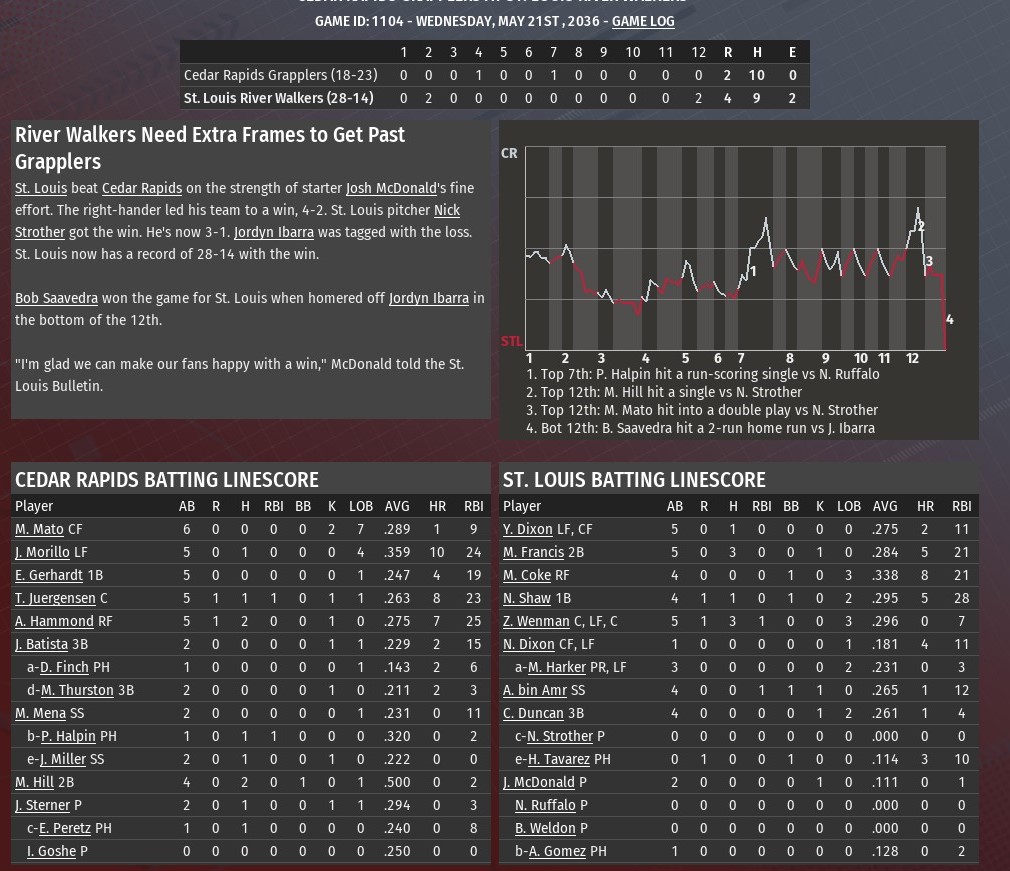Open Bob Saavedra's player profile
Screen dimensions: 1010x871
pos(56,298)
